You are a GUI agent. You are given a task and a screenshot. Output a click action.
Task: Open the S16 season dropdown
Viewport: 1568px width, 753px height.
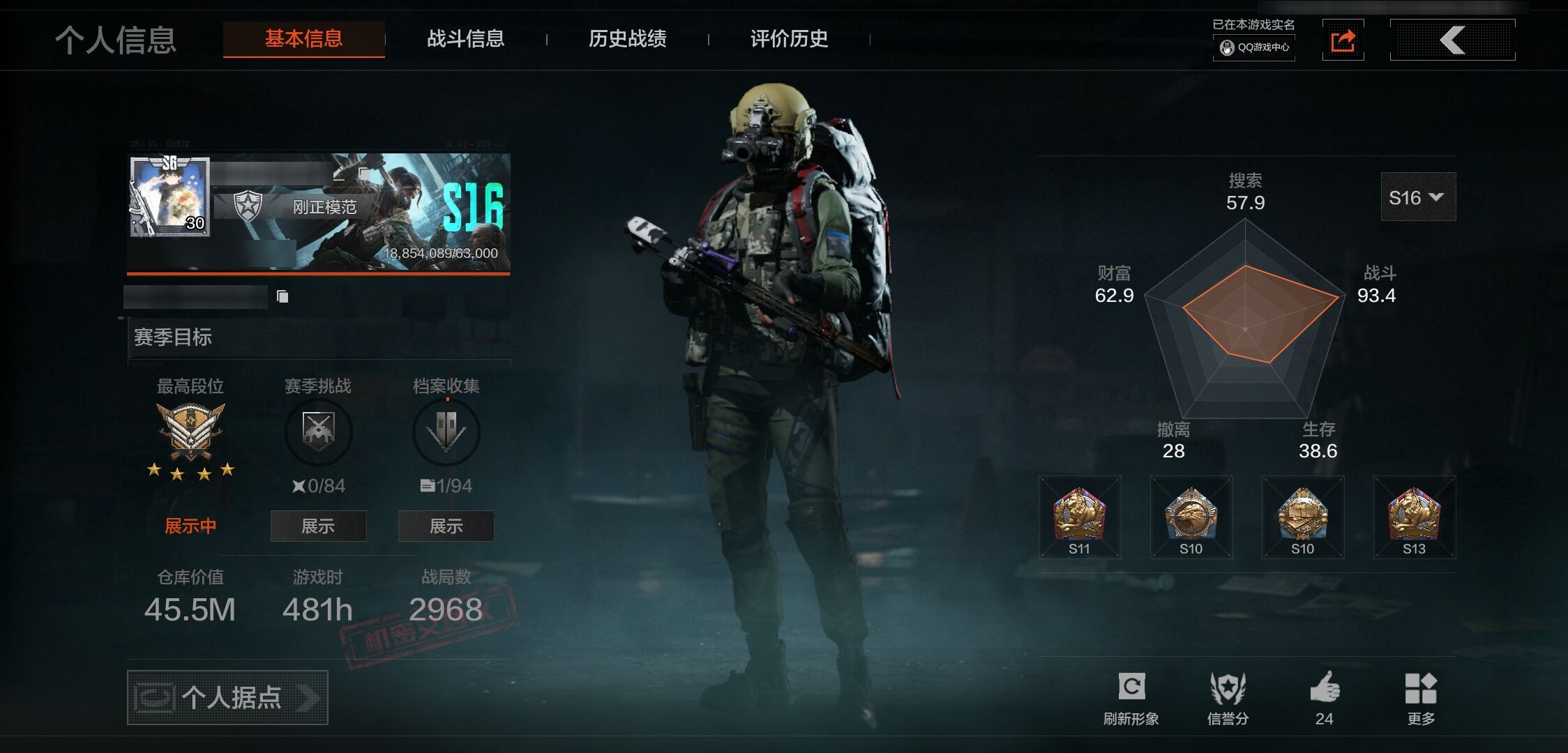[1417, 197]
